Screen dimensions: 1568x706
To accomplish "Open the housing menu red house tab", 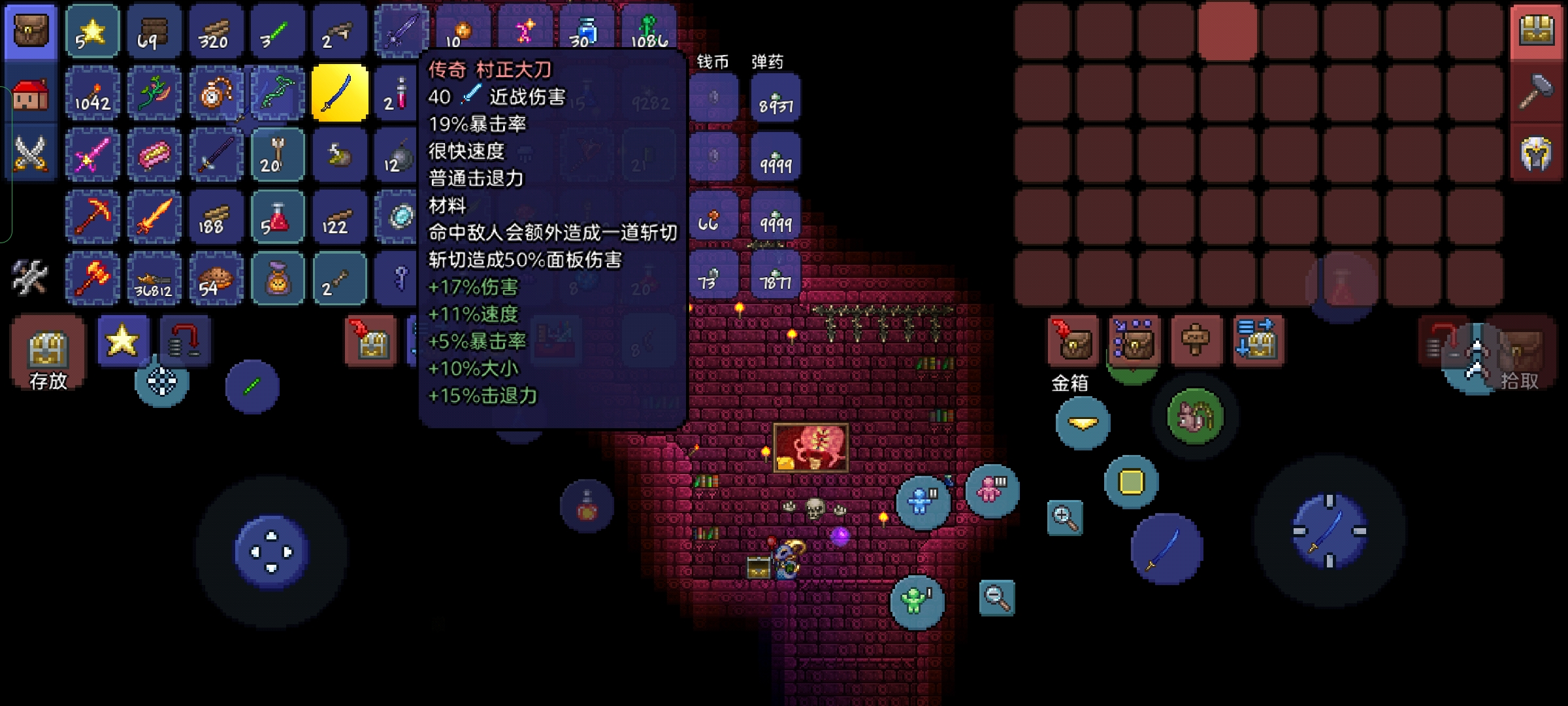I will pos(30,95).
